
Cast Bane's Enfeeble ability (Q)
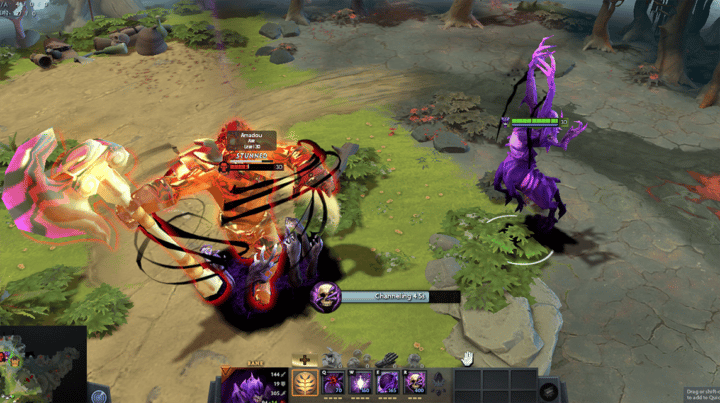pyautogui.click(x=330, y=382)
